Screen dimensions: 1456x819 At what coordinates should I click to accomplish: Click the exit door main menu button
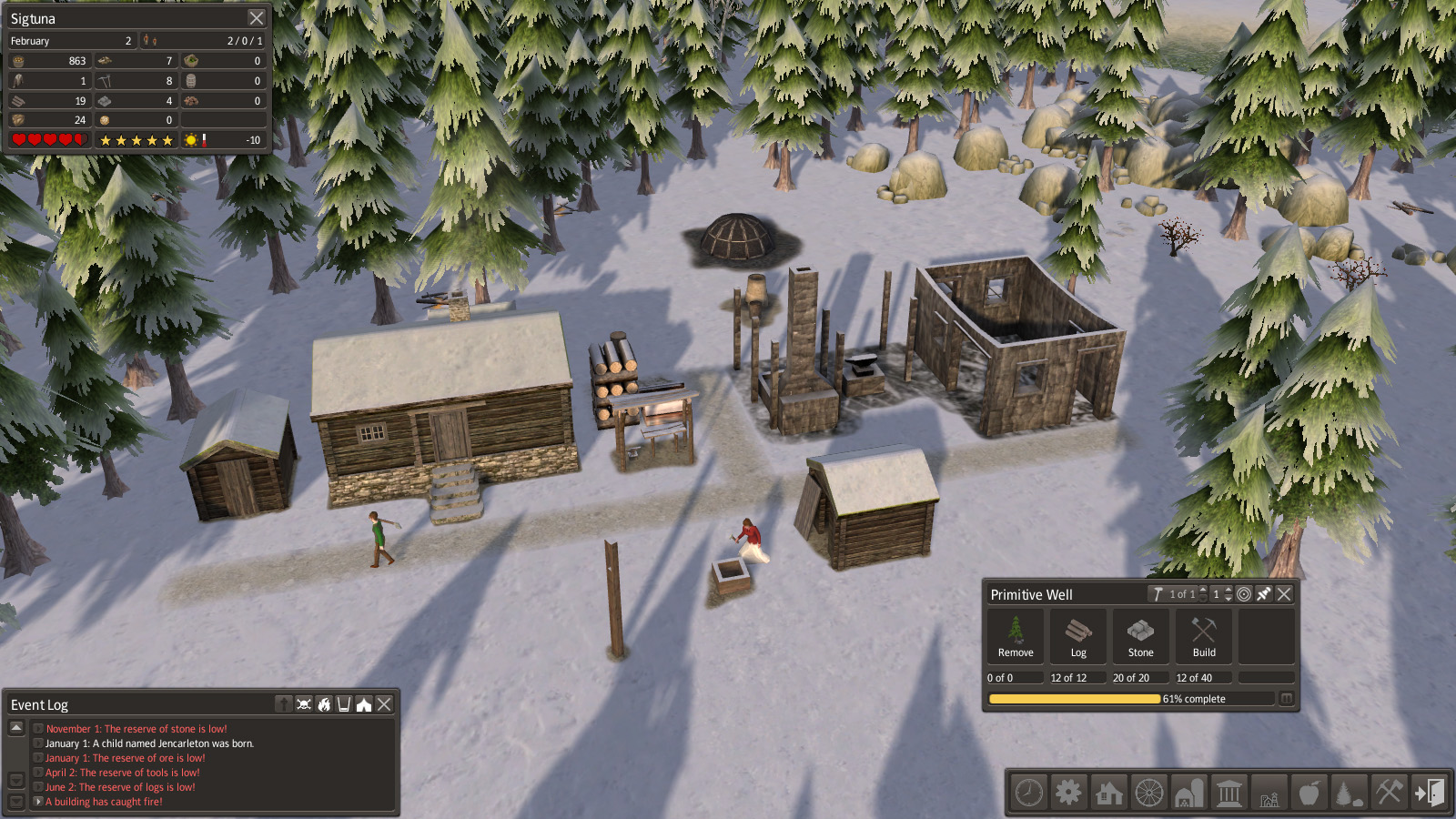[x=1429, y=793]
